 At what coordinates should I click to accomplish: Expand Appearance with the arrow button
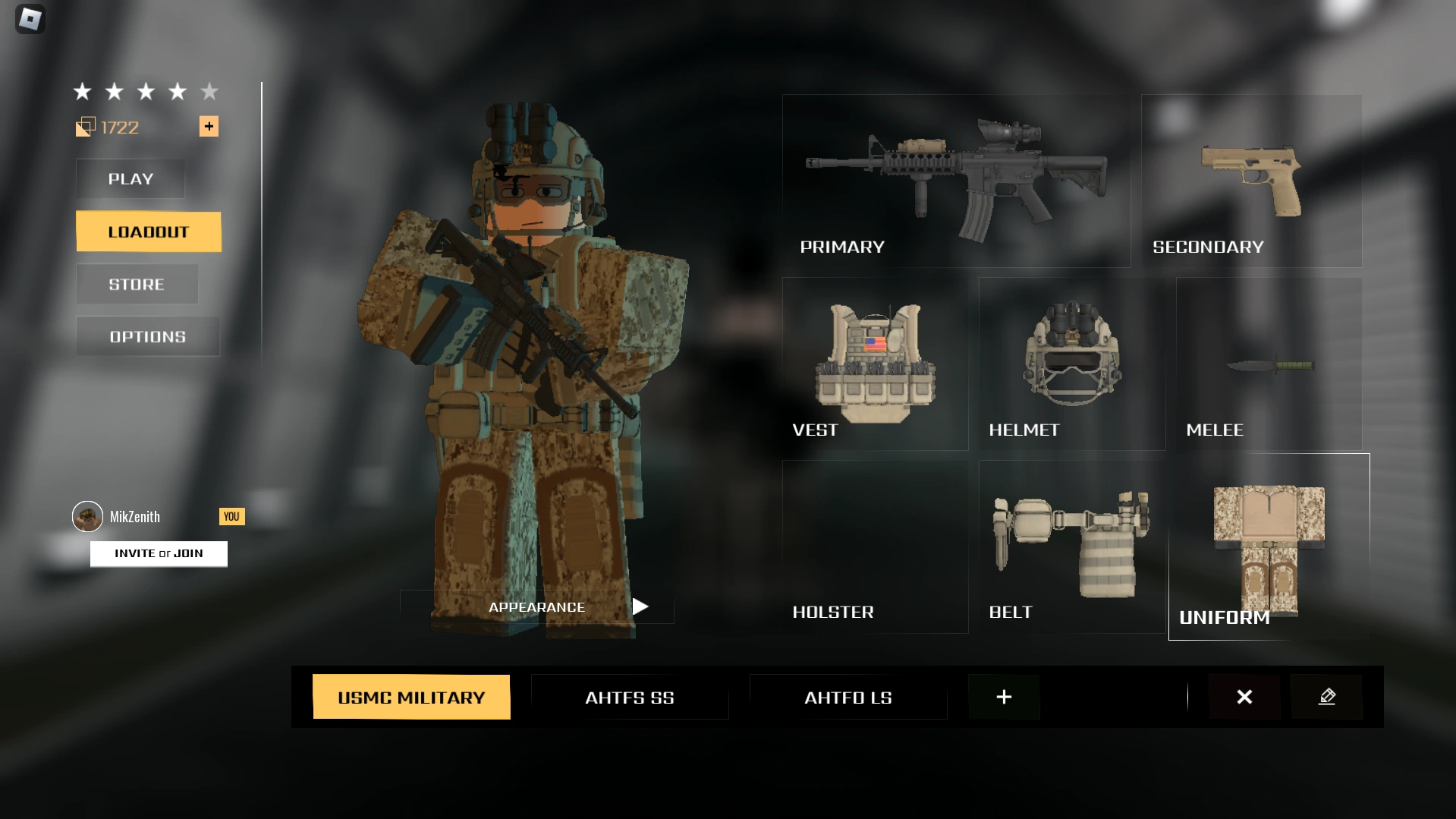[640, 606]
